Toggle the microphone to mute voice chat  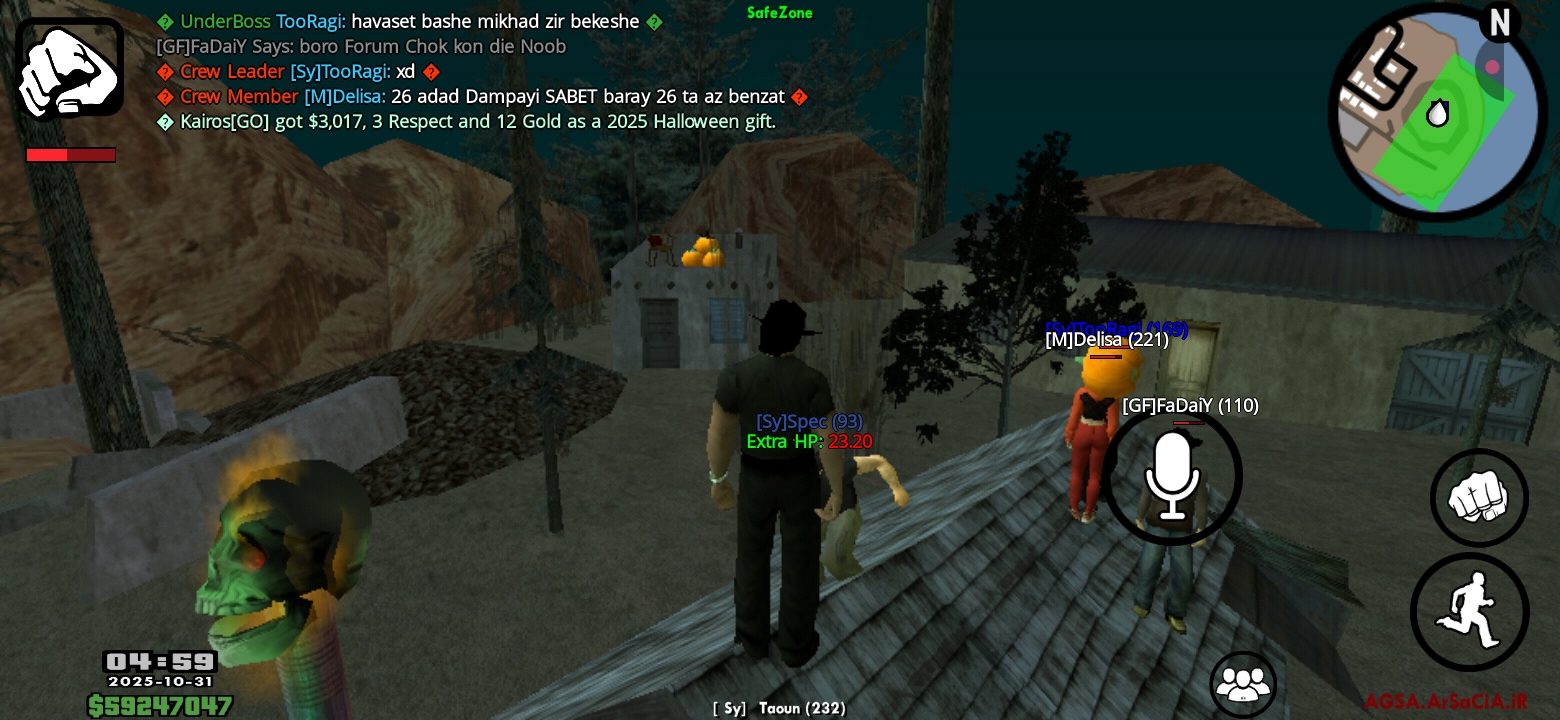coord(1173,475)
